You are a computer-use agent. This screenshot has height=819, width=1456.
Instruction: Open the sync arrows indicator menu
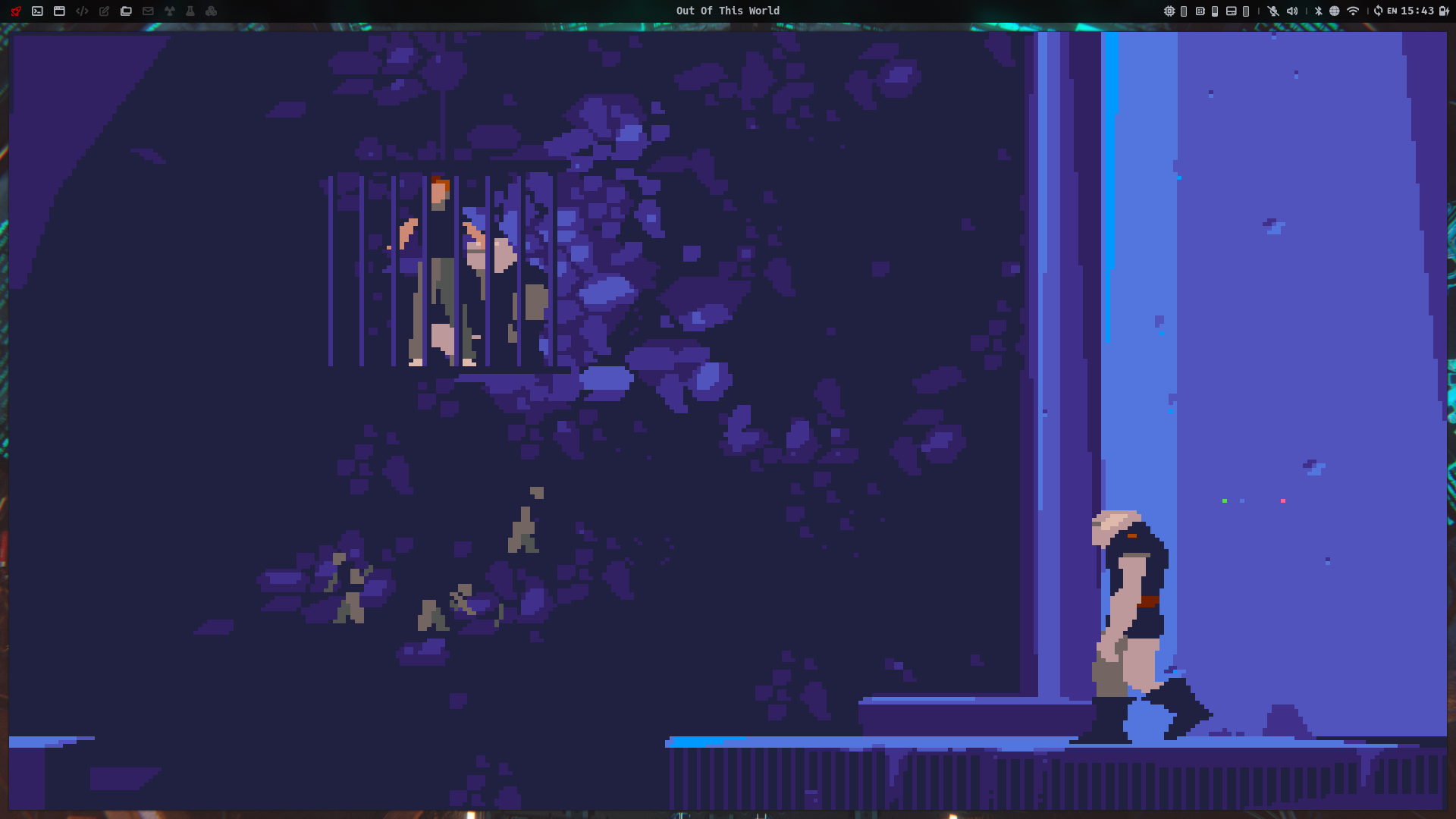[1379, 11]
